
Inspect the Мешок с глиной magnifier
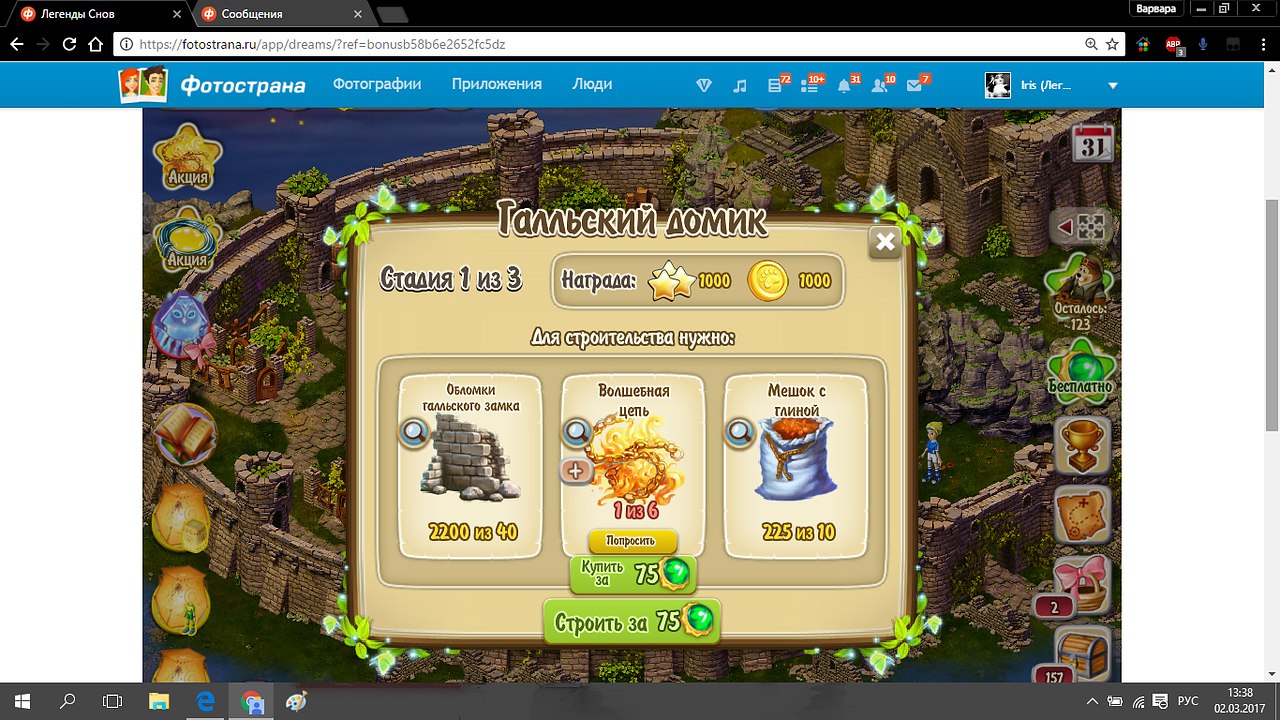(x=739, y=432)
